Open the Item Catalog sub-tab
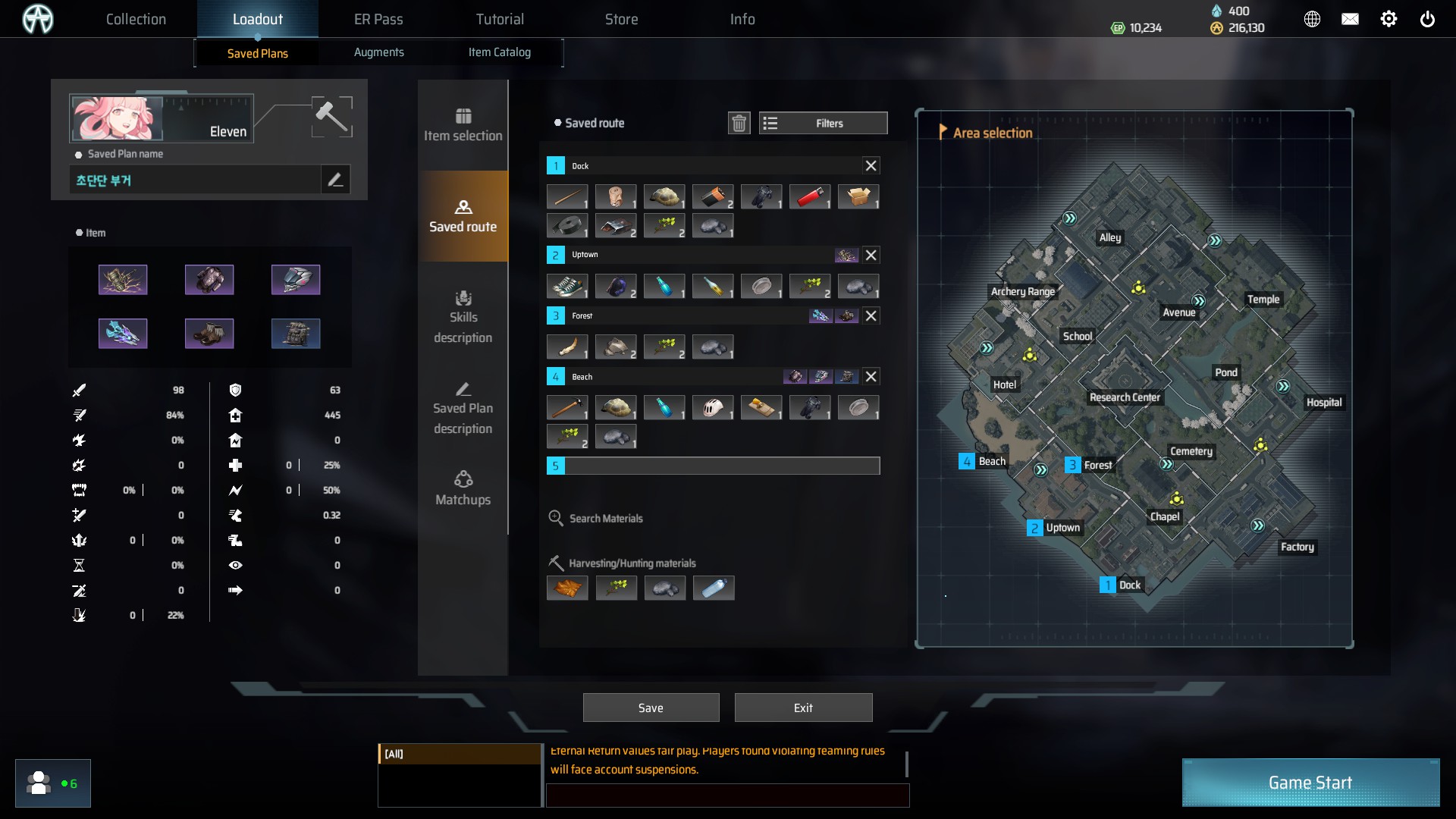1456x819 pixels. pyautogui.click(x=499, y=52)
